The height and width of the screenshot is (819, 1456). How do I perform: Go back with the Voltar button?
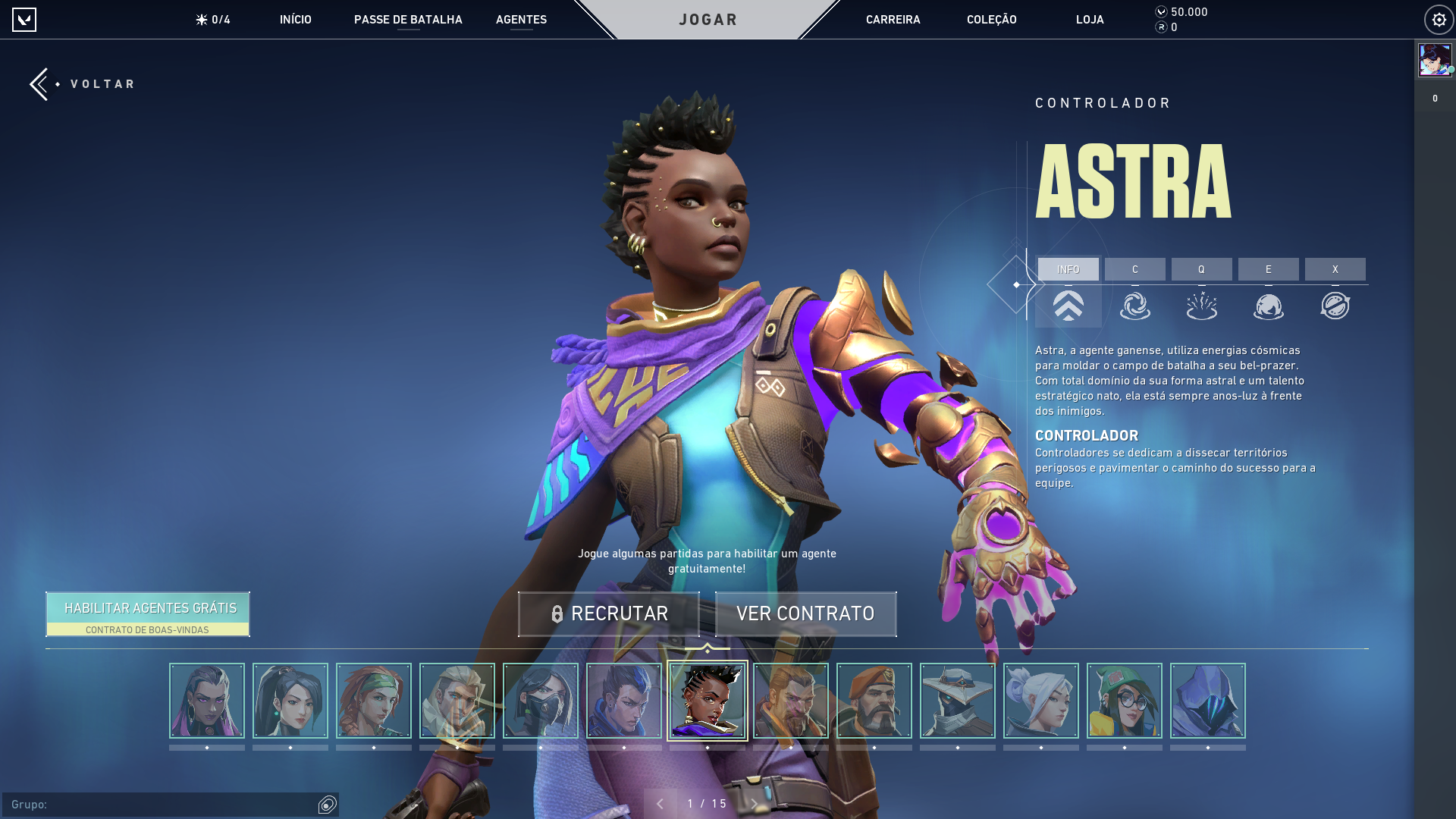click(83, 84)
